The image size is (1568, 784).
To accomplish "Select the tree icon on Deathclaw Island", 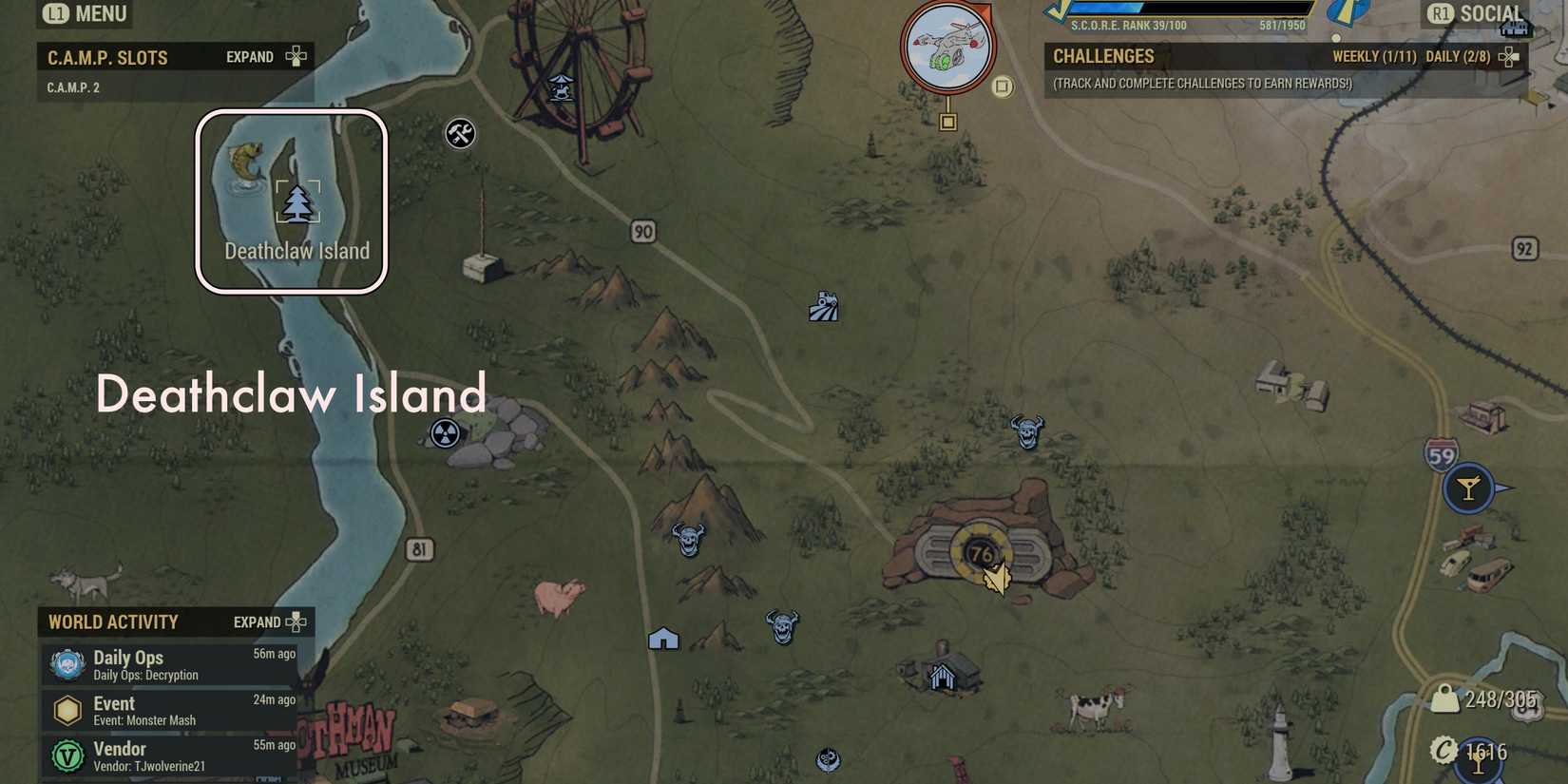I will pyautogui.click(x=298, y=200).
